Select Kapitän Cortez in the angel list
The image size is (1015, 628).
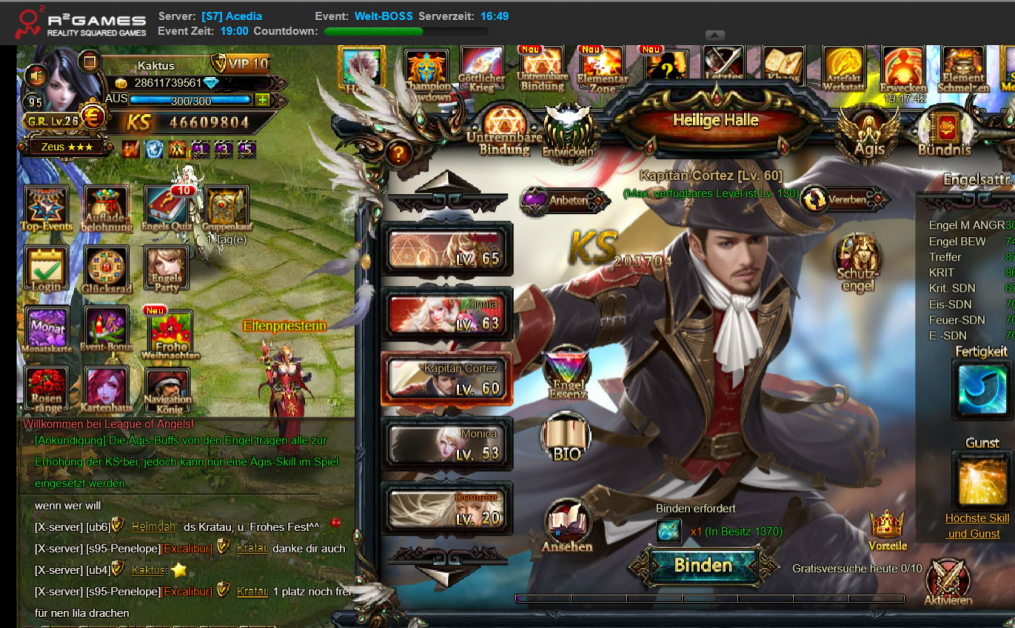447,380
